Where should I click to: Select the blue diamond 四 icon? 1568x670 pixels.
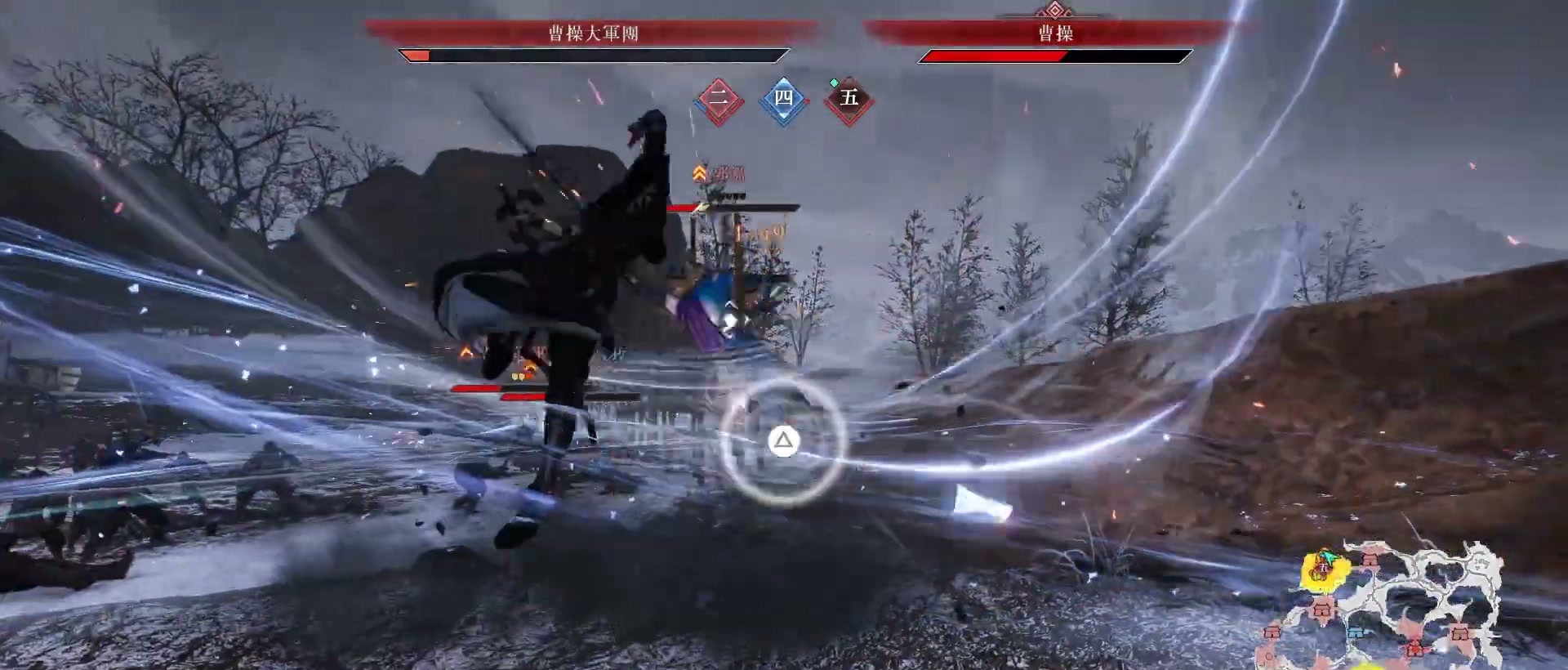coord(783,99)
